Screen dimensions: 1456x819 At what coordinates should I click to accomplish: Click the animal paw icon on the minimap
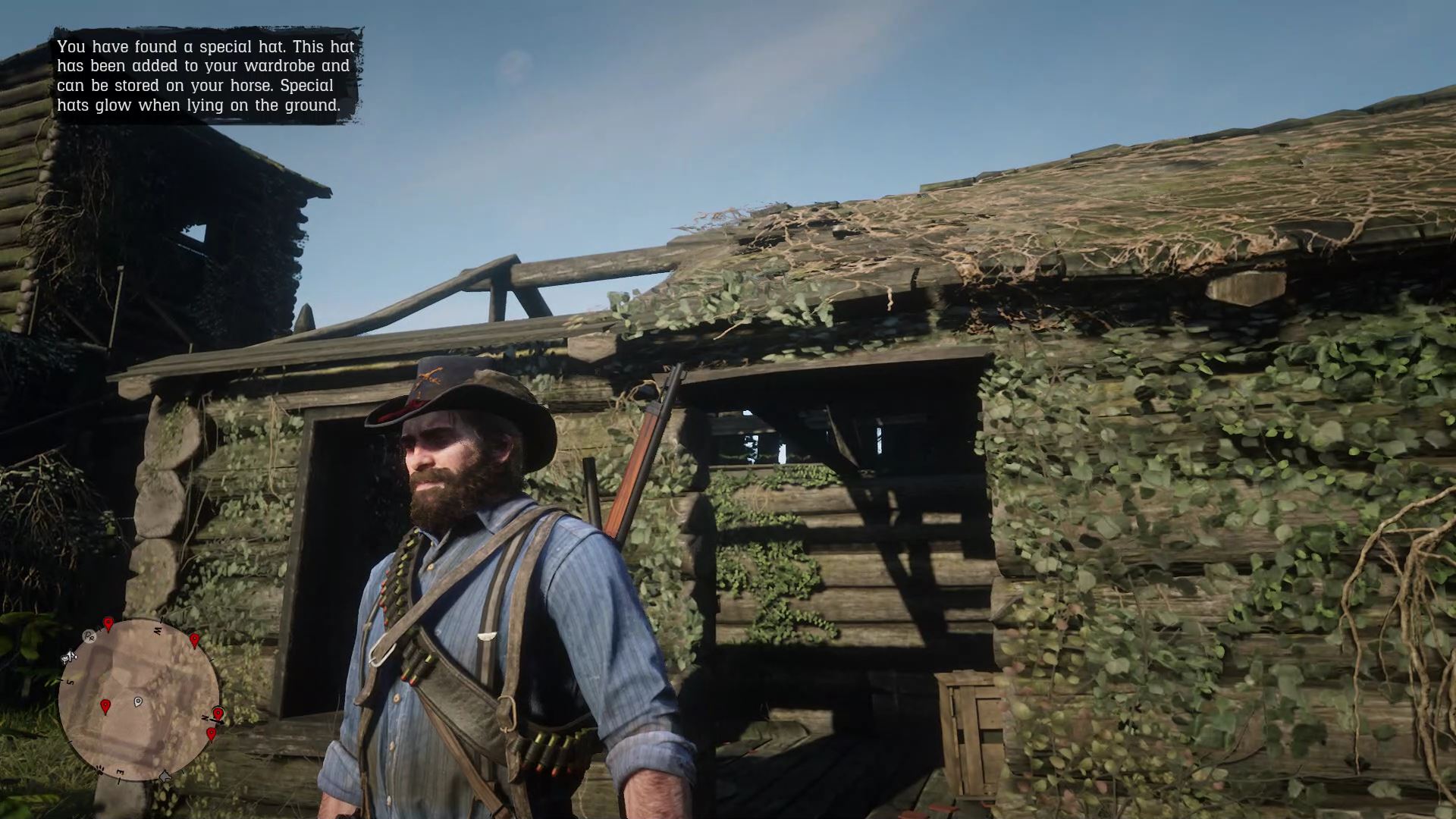[x=99, y=770]
